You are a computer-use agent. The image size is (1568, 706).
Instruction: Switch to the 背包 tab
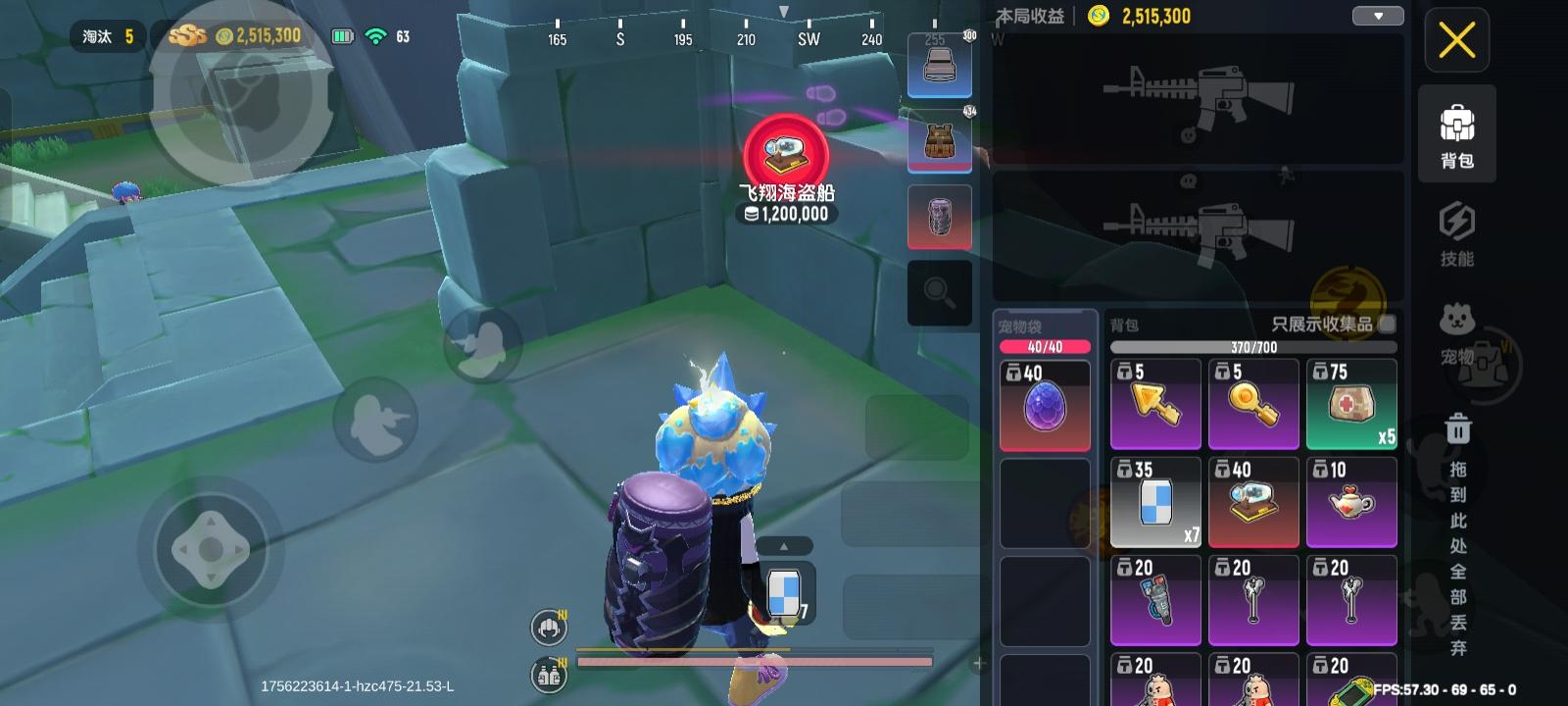pos(1457,134)
